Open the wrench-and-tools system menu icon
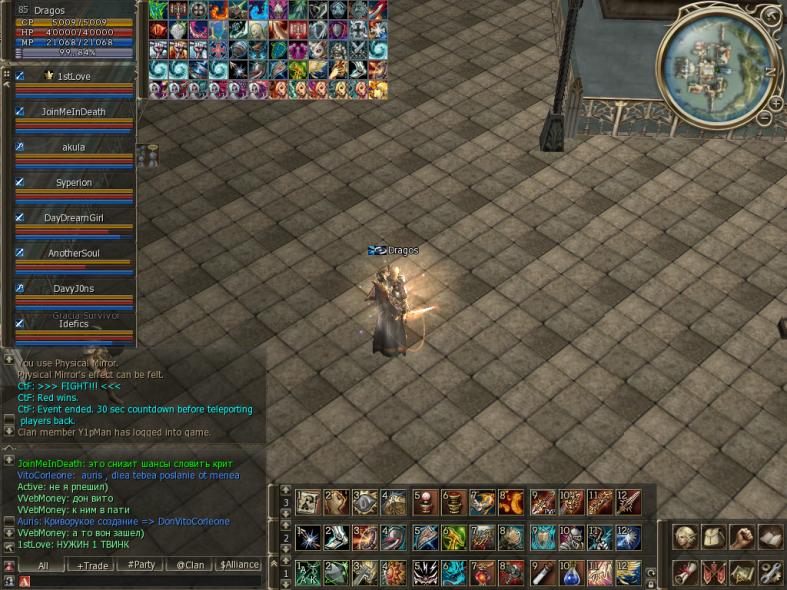Viewport: 787px width, 590px height. [770, 572]
